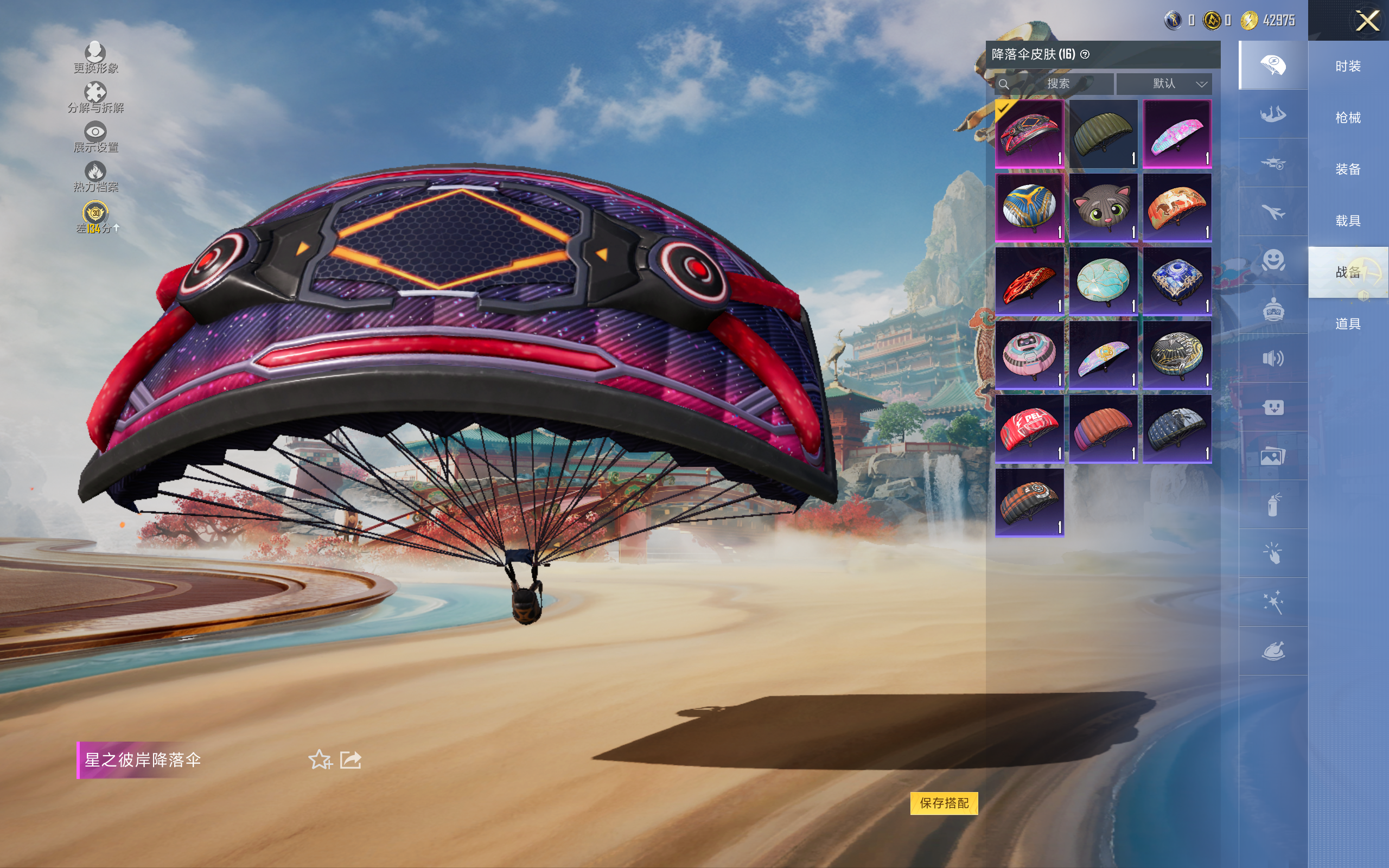Viewport: 1389px width, 868px height.
Task: Switch to the 道具 items category
Action: tap(1348, 324)
